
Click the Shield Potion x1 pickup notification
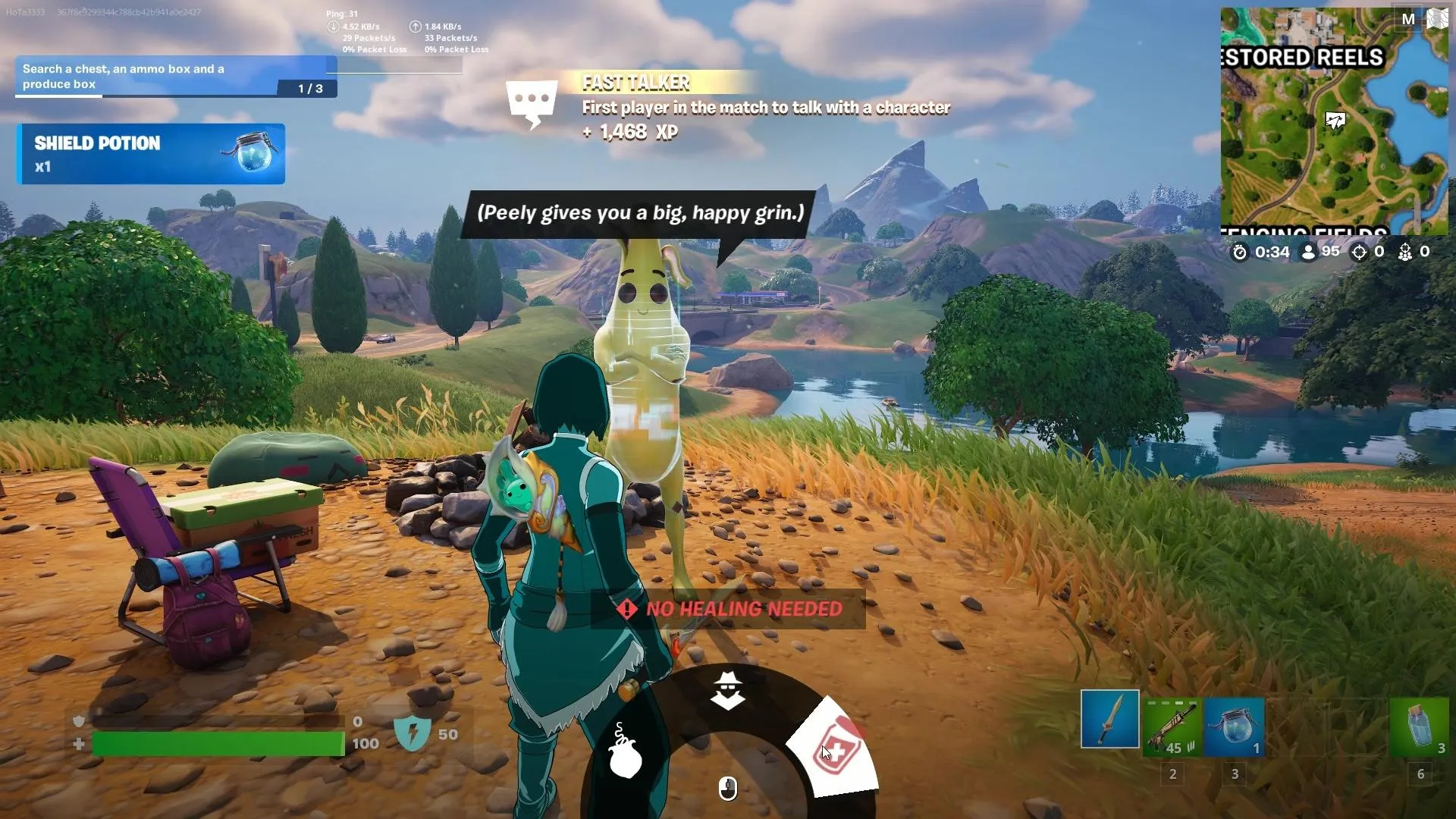point(150,154)
